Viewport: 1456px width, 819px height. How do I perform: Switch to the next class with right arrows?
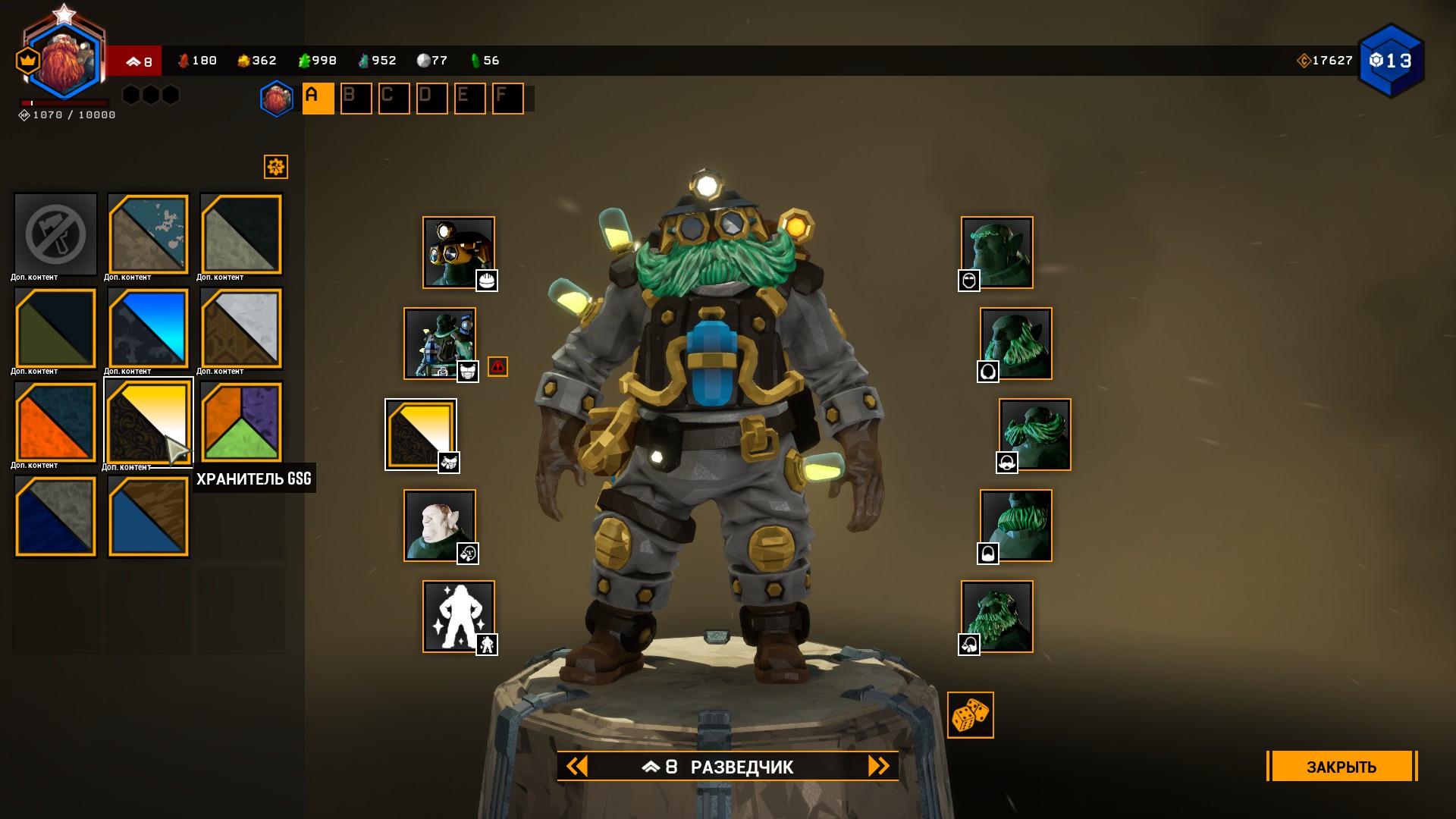pos(878,767)
